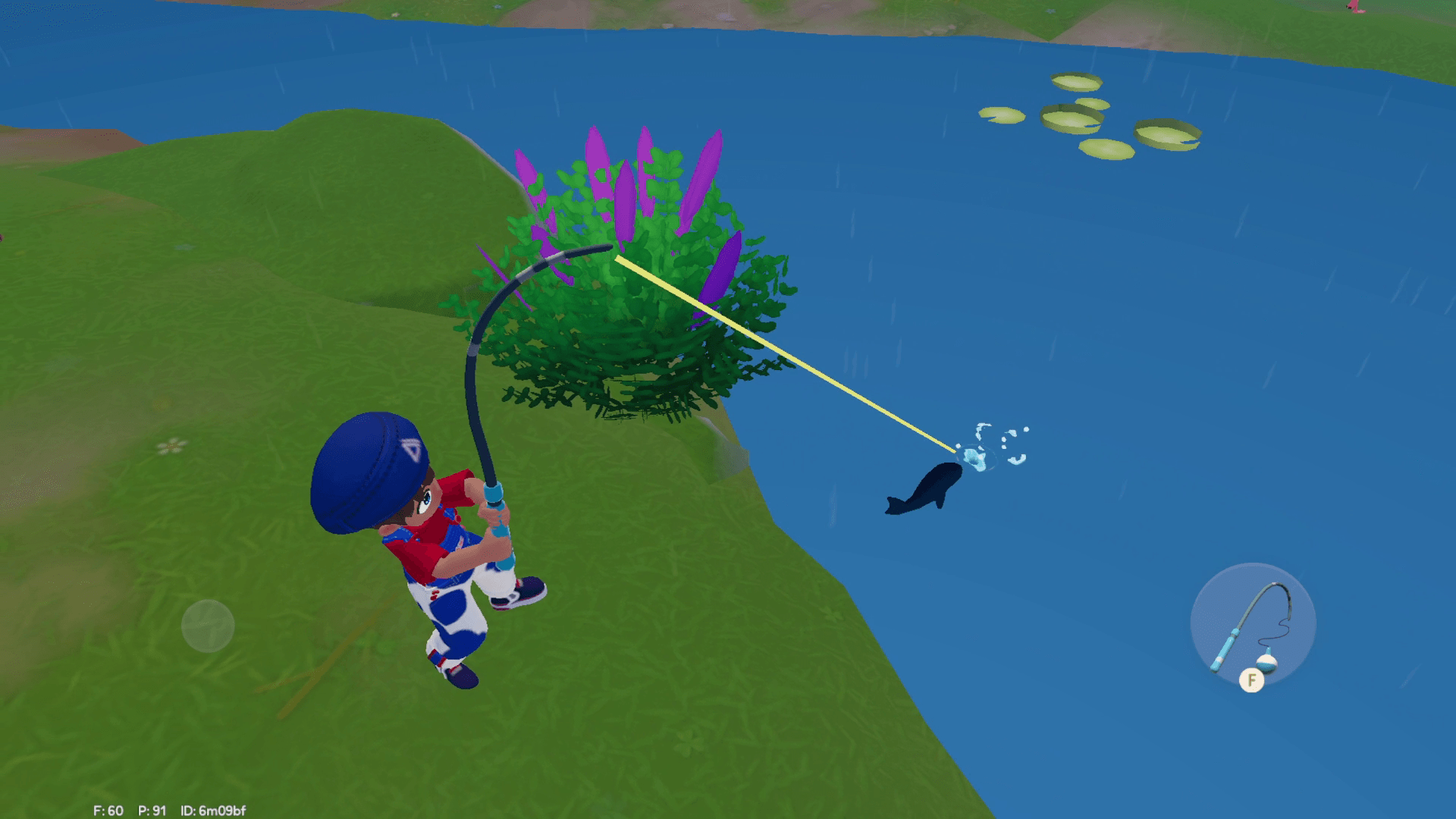Touch the virtual movement joystick
The width and height of the screenshot is (1456, 819).
pyautogui.click(x=208, y=626)
